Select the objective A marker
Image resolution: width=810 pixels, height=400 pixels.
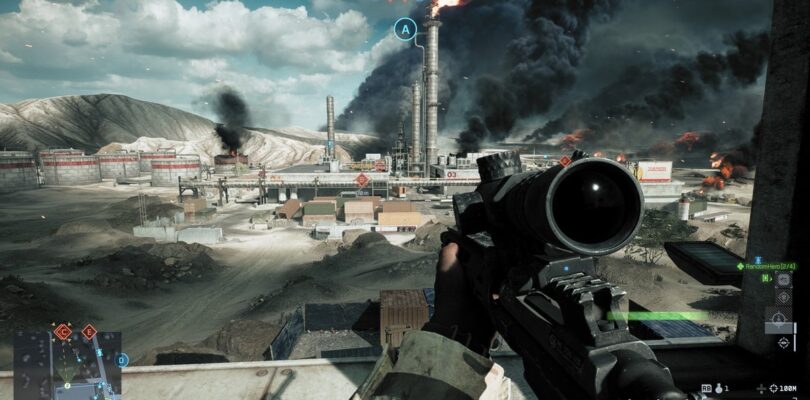[x=405, y=30]
